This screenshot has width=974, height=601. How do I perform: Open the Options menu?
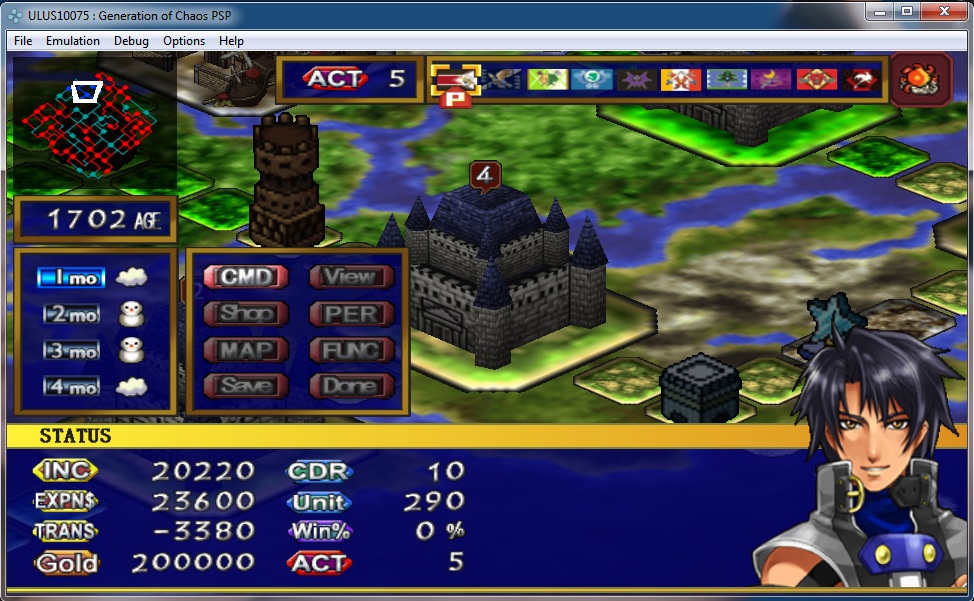click(x=184, y=41)
